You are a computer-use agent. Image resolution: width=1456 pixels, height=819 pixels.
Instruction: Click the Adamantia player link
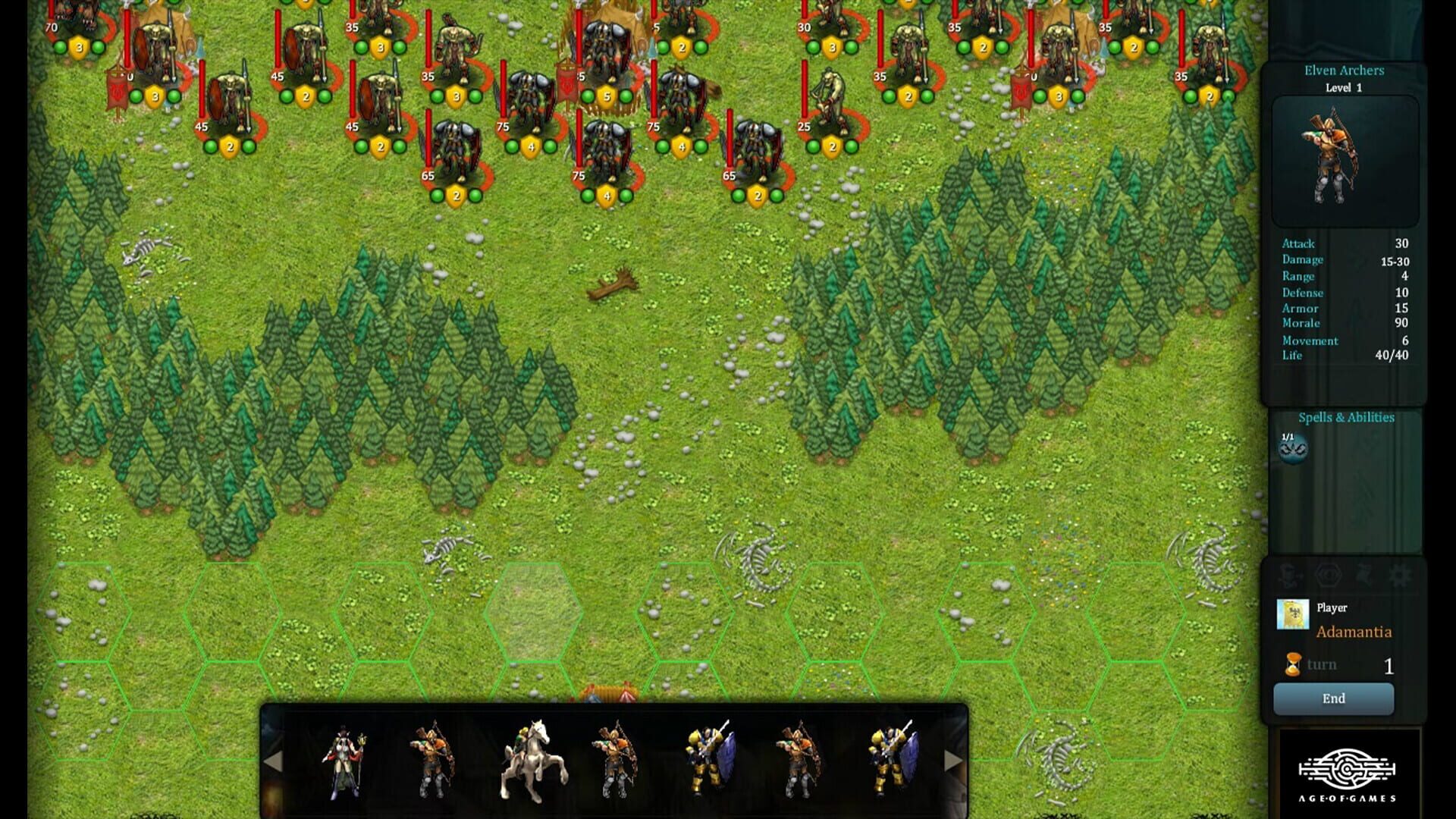(x=1353, y=631)
